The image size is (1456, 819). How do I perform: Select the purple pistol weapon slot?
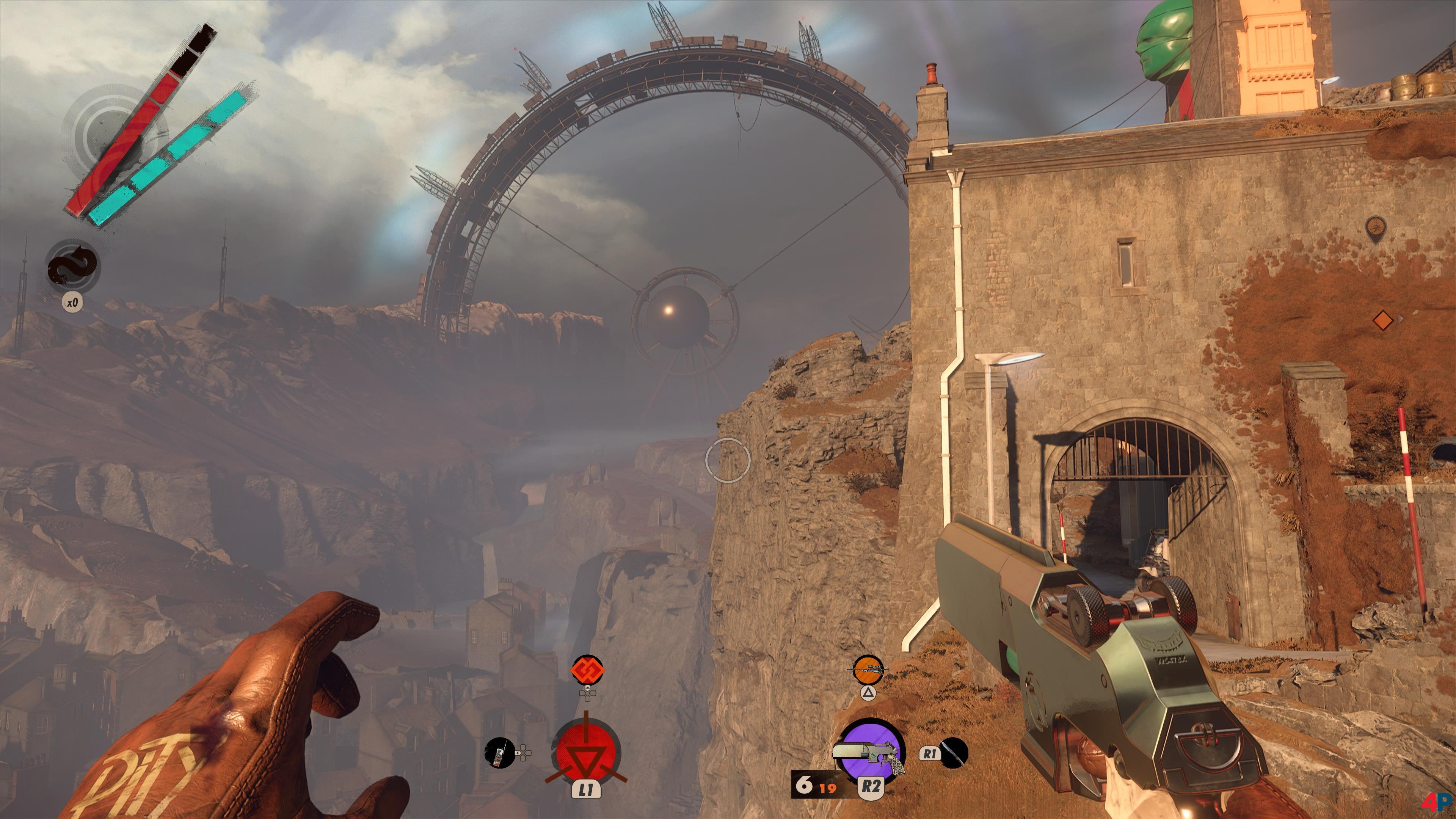[871, 752]
